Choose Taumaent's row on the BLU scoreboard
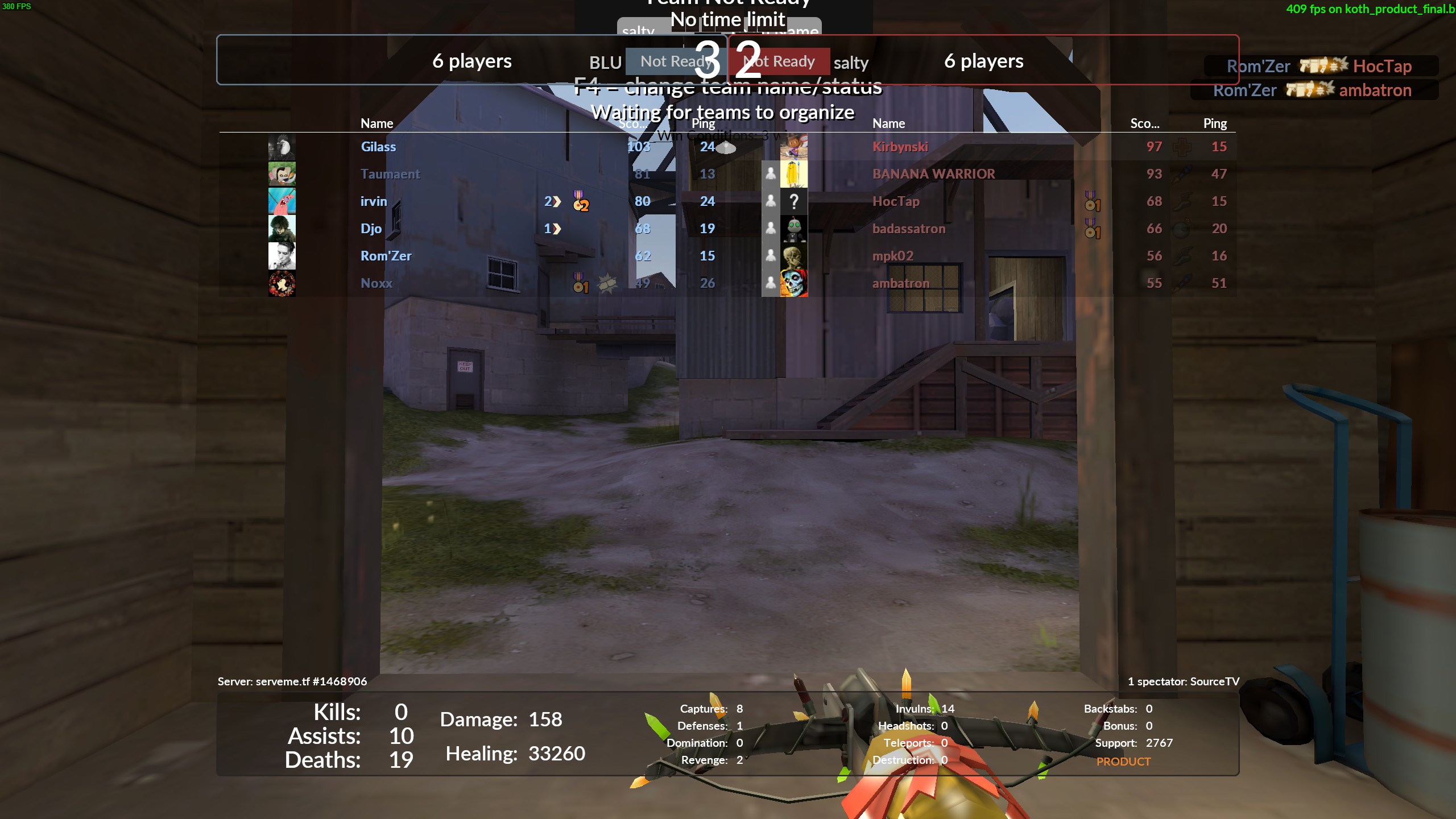 coord(390,174)
